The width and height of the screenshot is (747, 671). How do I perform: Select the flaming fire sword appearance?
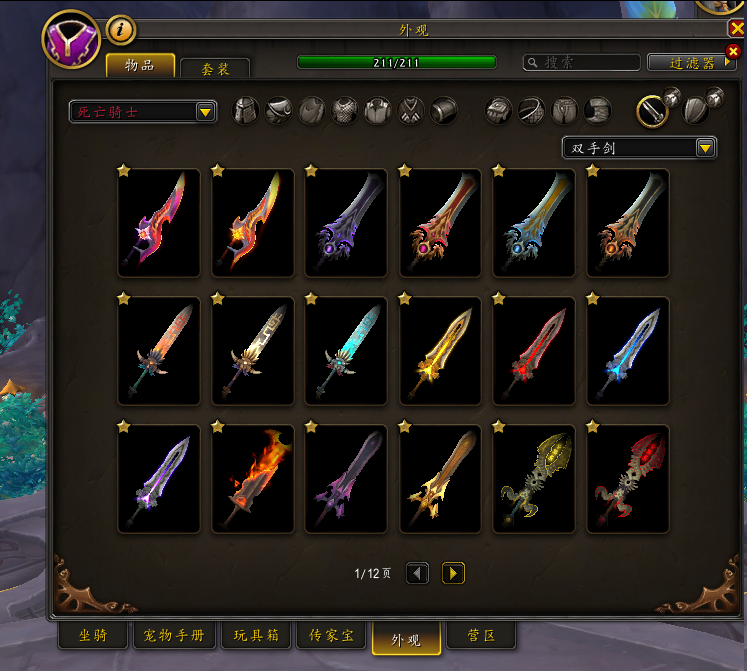(x=253, y=479)
